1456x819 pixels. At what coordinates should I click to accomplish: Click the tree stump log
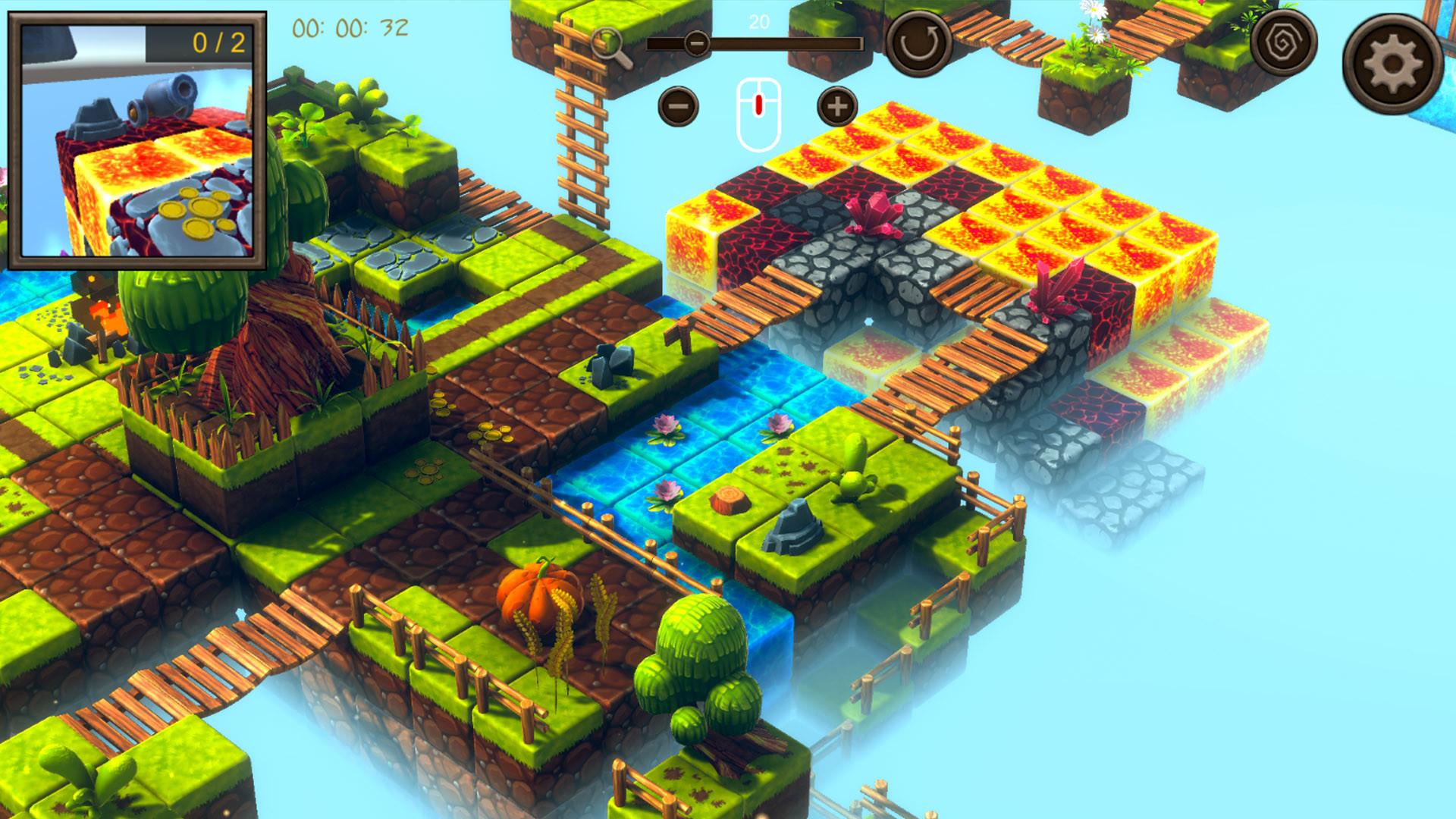click(x=729, y=499)
